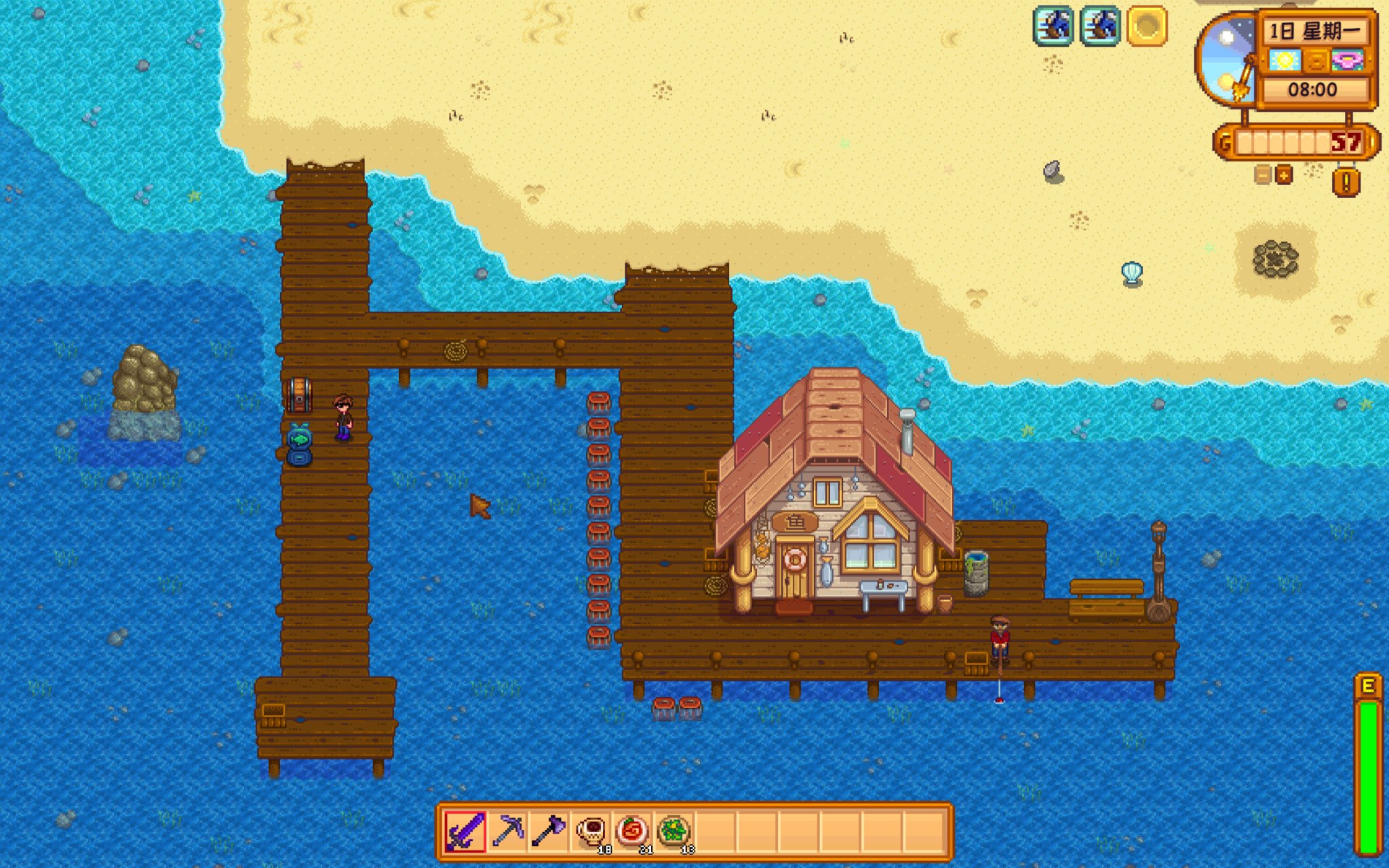Pick the red pasta dish slot

632,831
